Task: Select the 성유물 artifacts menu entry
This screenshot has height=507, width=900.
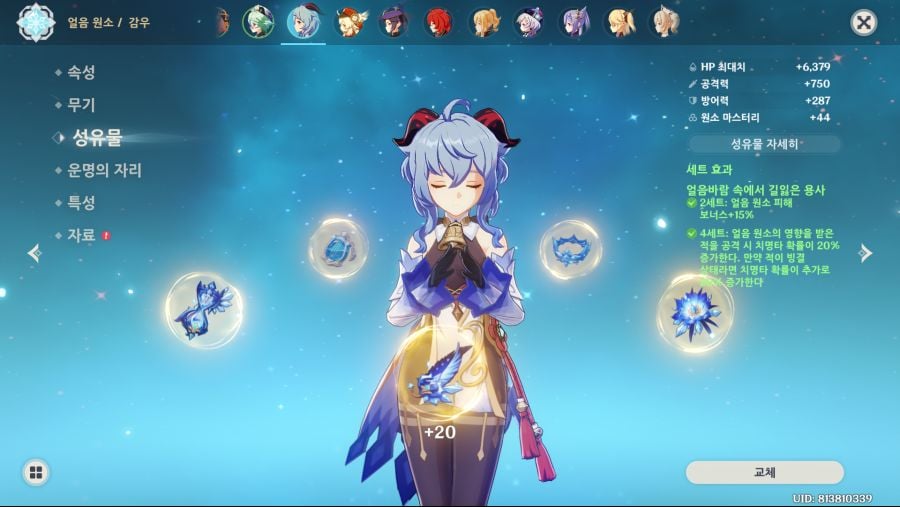Action: [x=96, y=137]
